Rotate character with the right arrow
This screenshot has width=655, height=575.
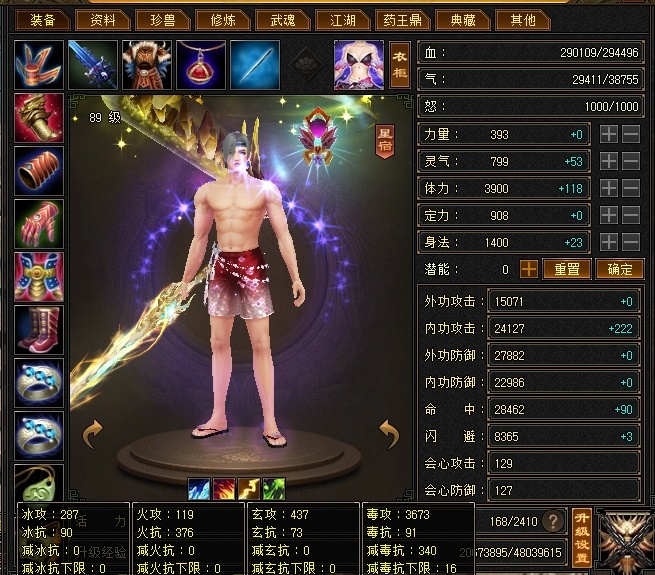tap(388, 432)
